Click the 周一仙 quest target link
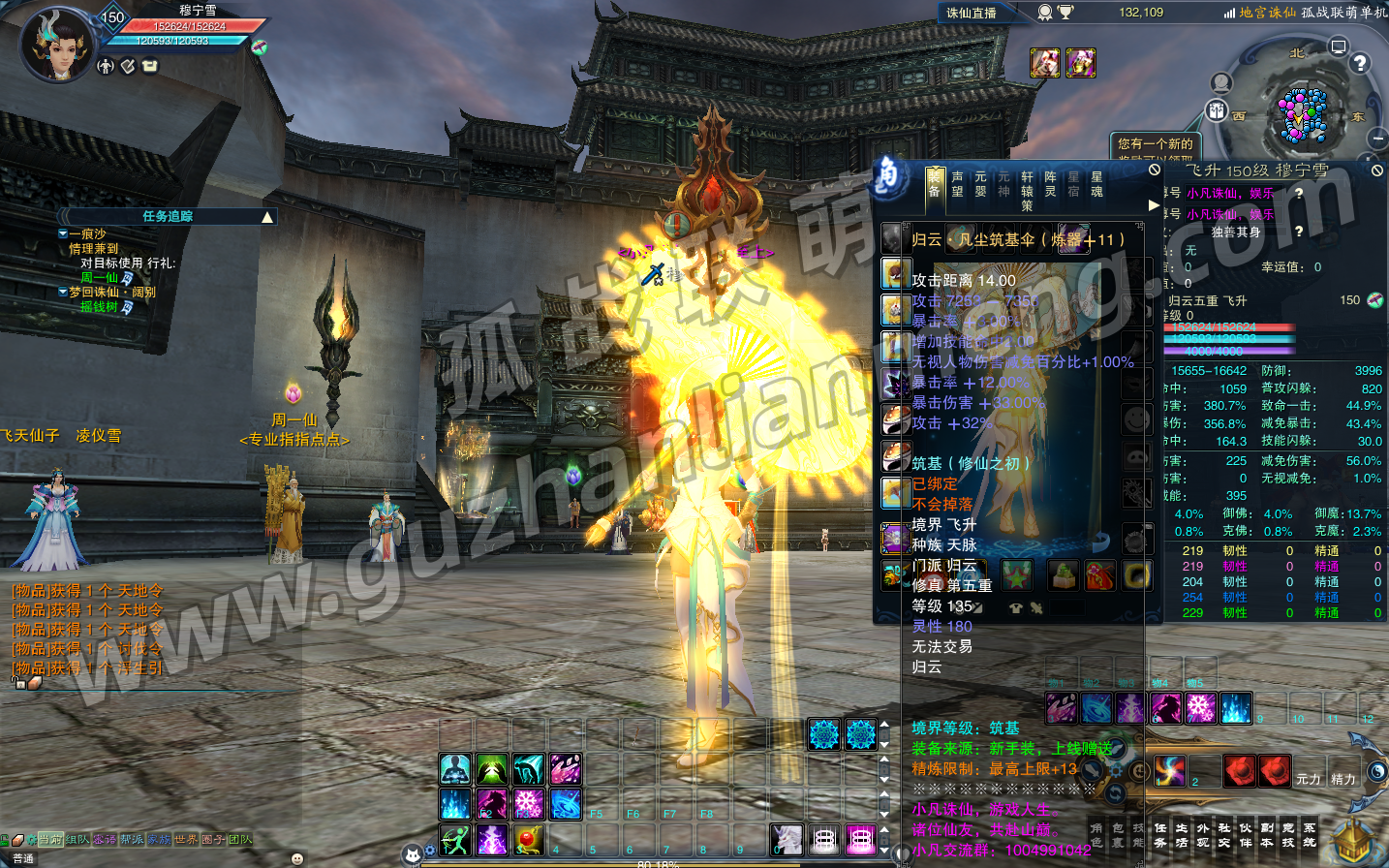 pyautogui.click(x=100, y=278)
